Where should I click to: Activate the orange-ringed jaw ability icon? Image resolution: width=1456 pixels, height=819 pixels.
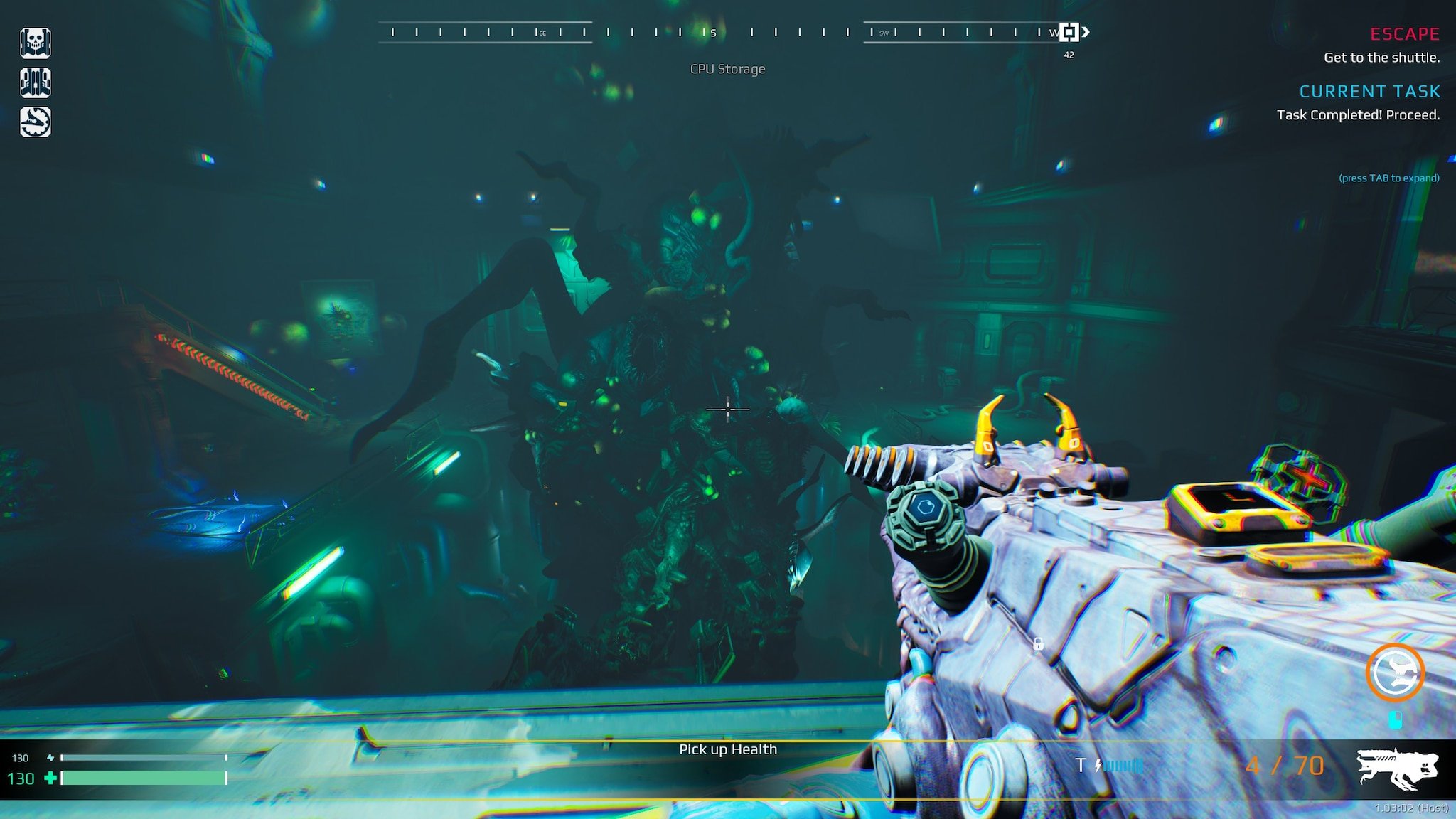pyautogui.click(x=1395, y=673)
